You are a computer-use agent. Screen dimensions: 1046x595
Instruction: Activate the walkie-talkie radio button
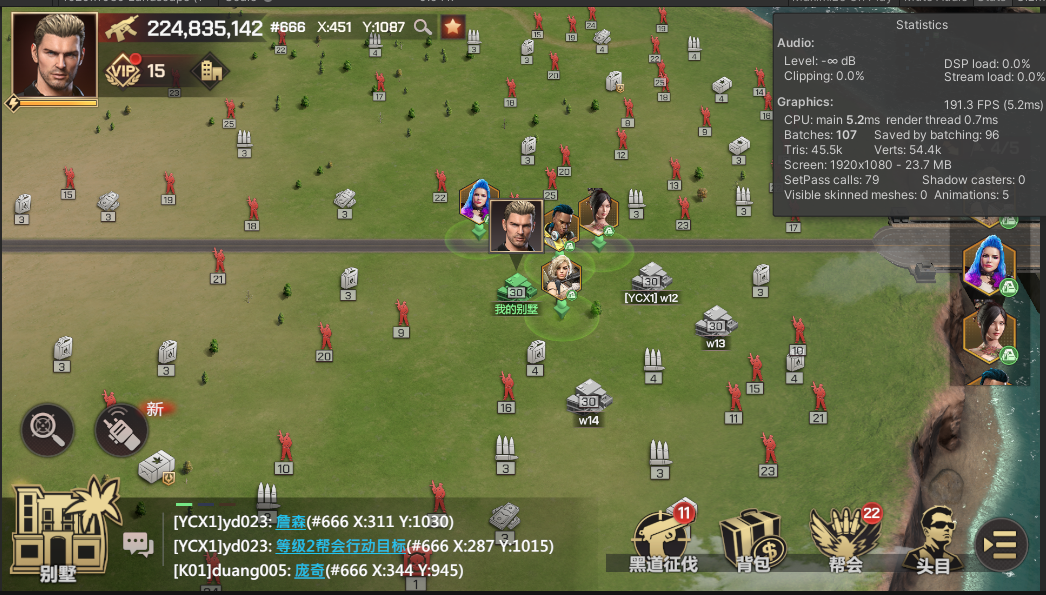point(121,429)
